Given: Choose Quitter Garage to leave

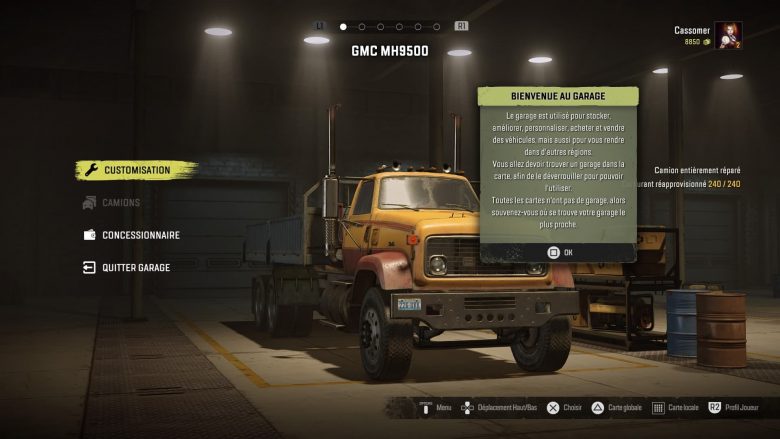Looking at the screenshot, I should click(x=135, y=268).
